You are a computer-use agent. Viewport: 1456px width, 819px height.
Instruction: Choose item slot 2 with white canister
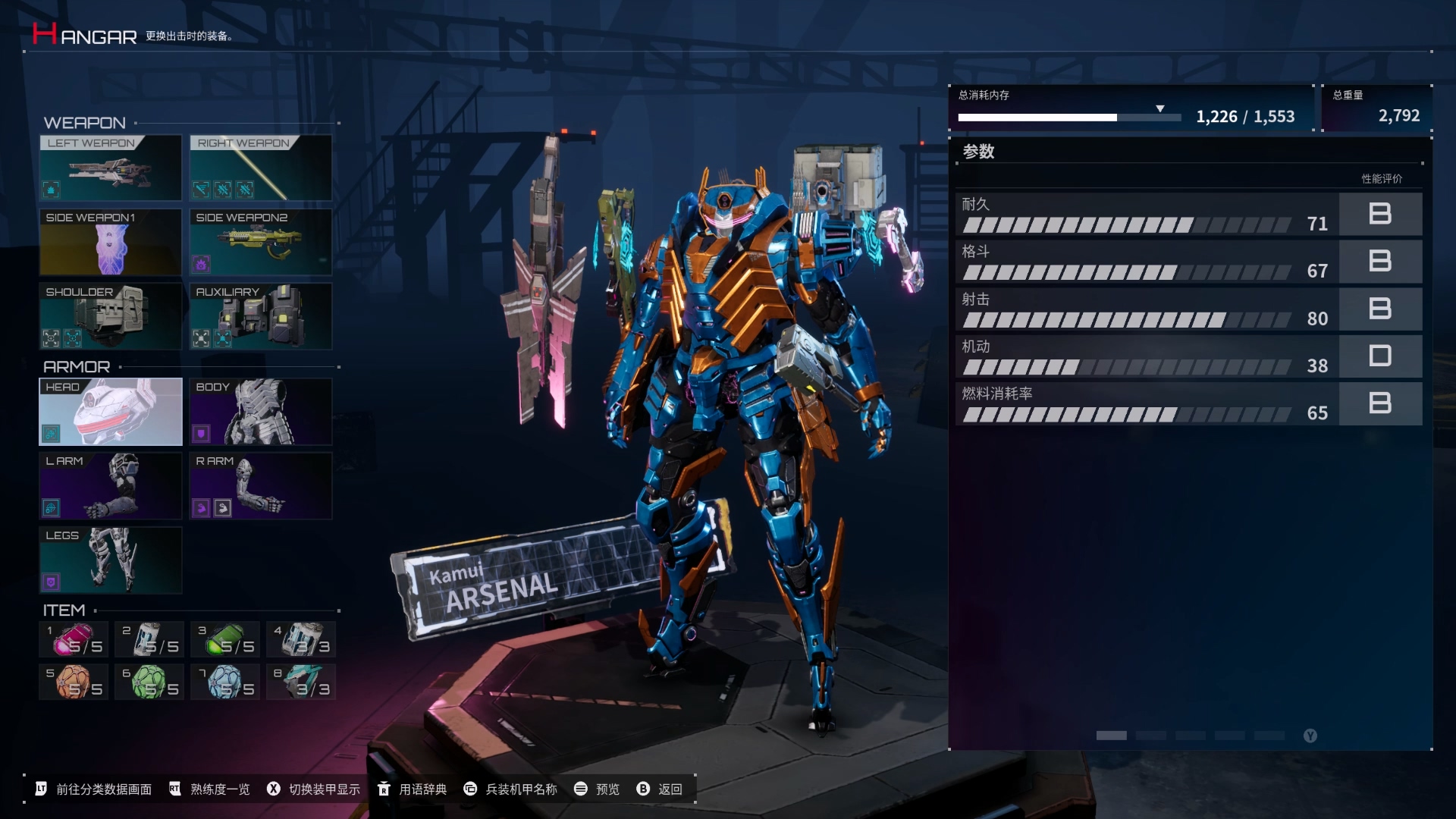click(x=149, y=639)
